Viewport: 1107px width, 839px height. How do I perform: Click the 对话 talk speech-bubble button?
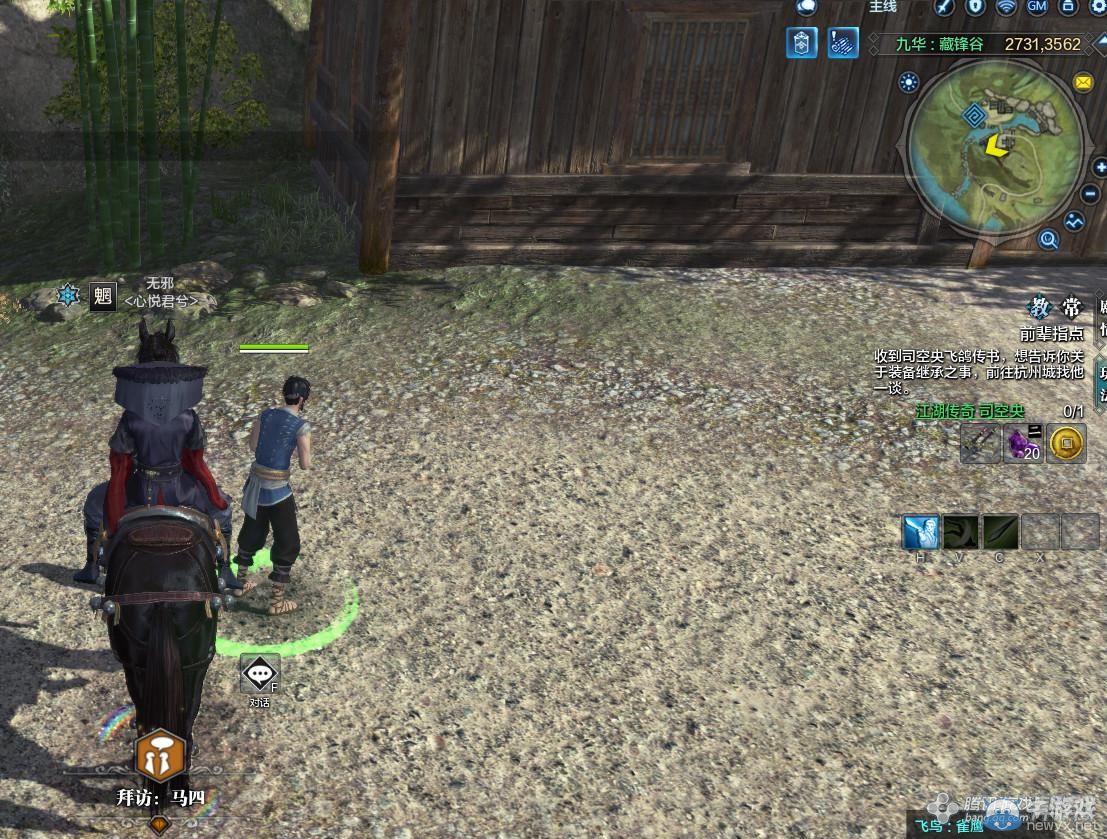tap(260, 674)
